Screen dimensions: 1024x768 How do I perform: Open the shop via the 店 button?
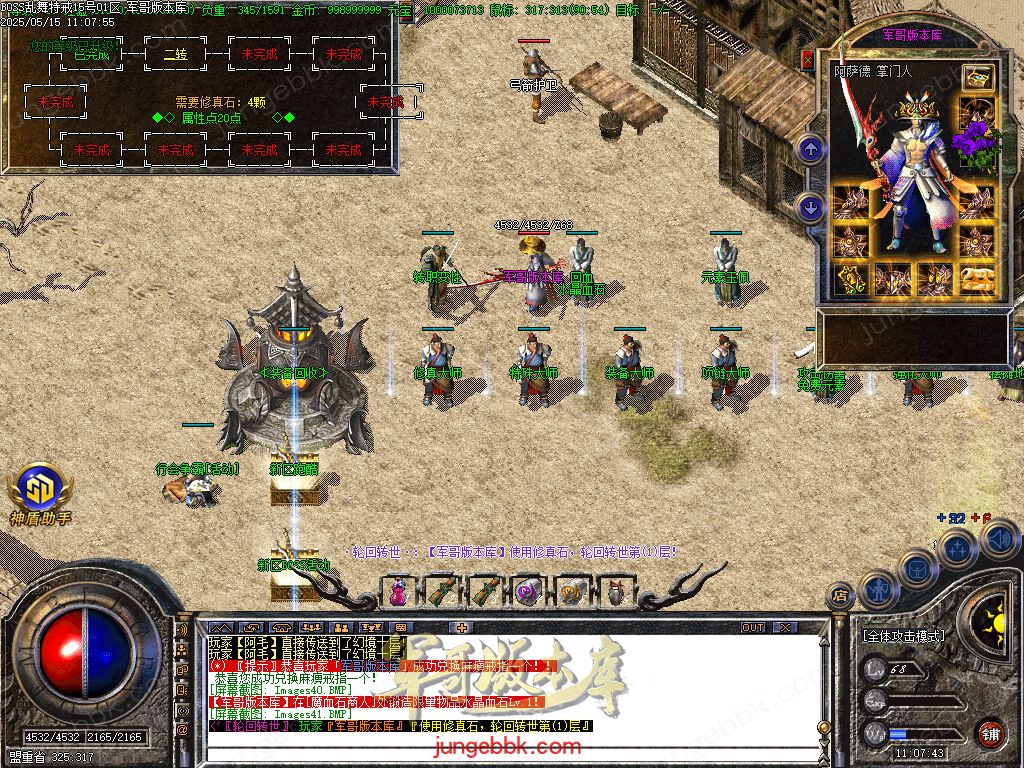[x=840, y=597]
